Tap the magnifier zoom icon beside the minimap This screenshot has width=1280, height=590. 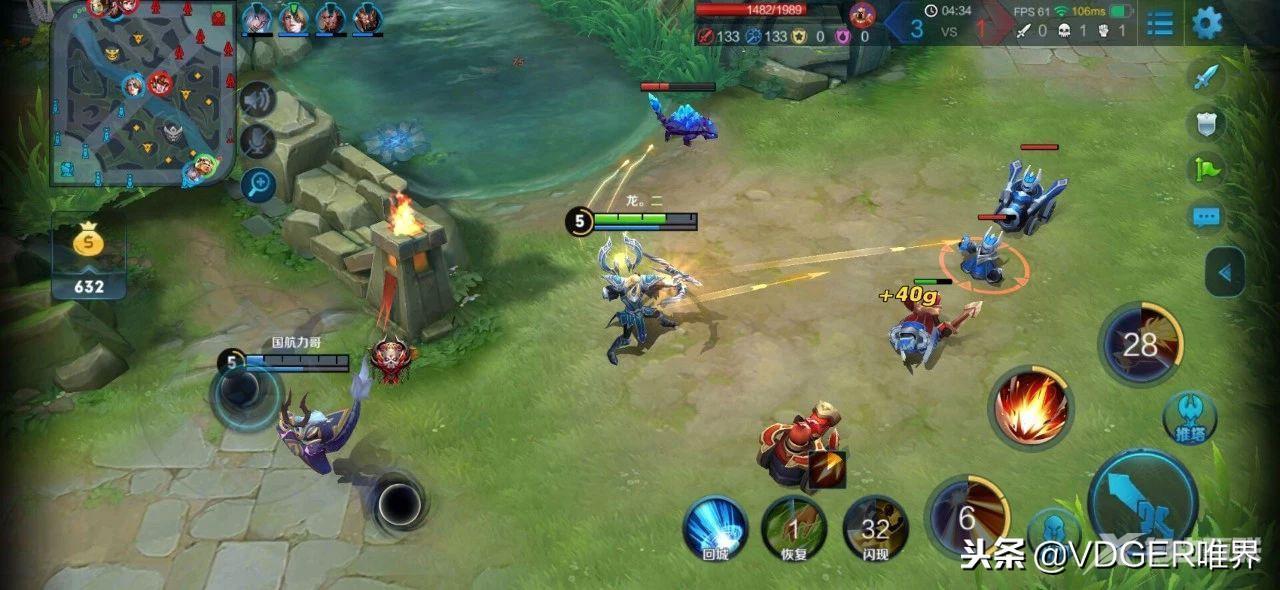pos(258,184)
